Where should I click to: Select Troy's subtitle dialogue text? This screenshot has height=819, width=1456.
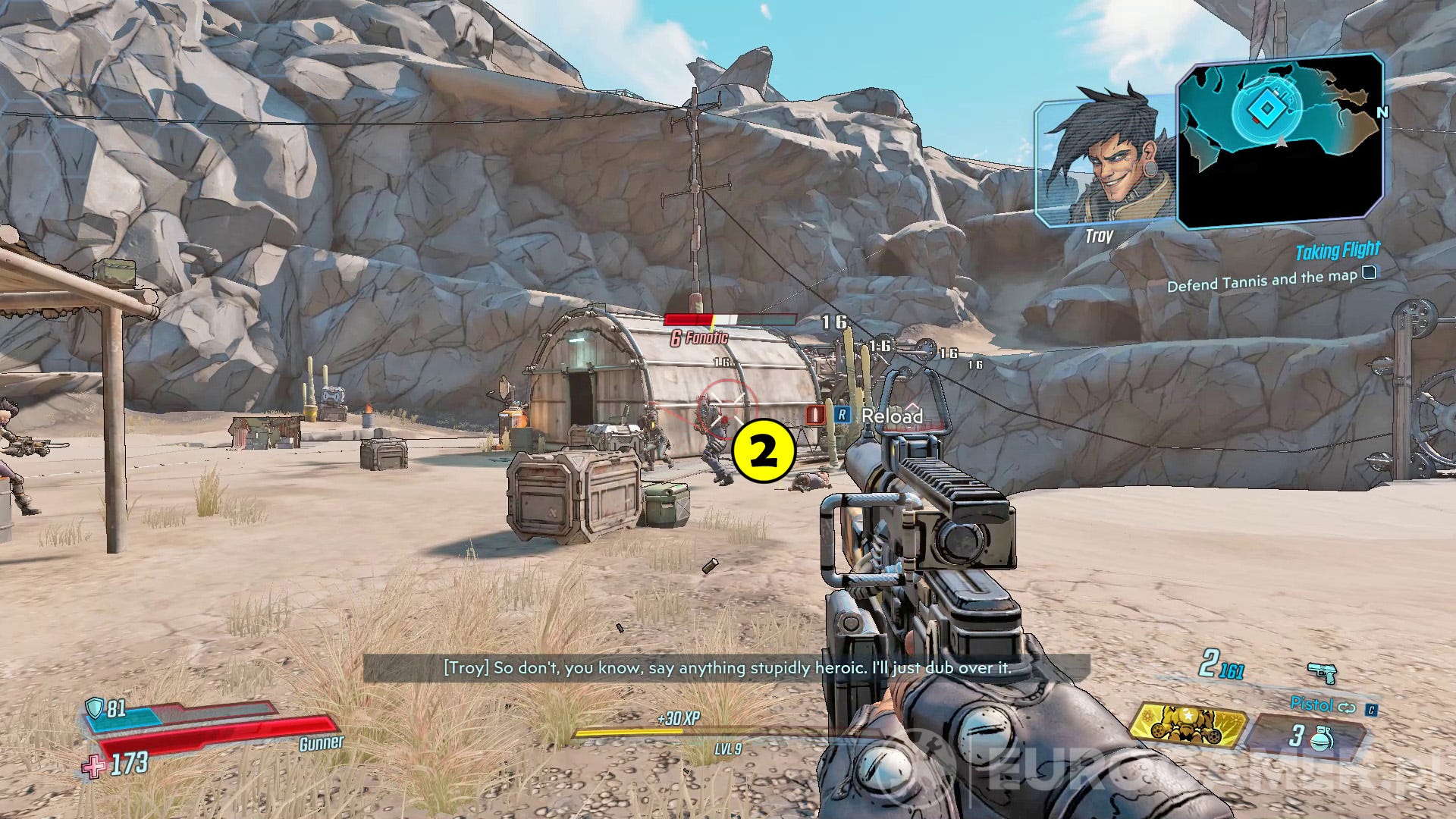point(726,670)
